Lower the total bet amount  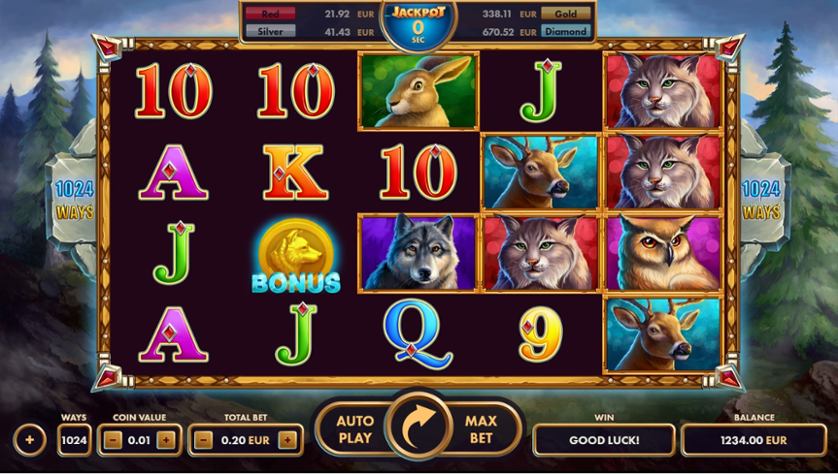click(204, 439)
